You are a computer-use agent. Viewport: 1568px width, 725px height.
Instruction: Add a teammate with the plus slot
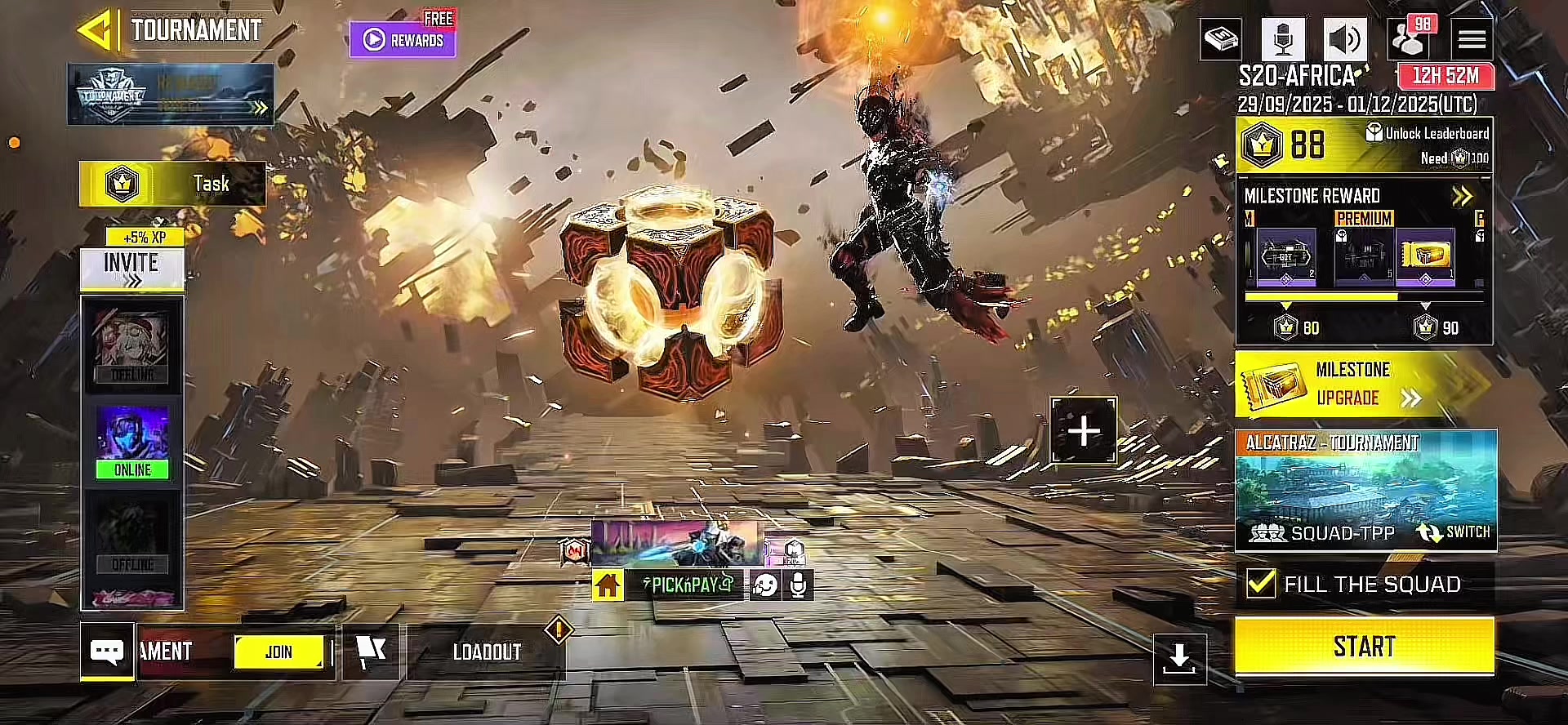1083,430
